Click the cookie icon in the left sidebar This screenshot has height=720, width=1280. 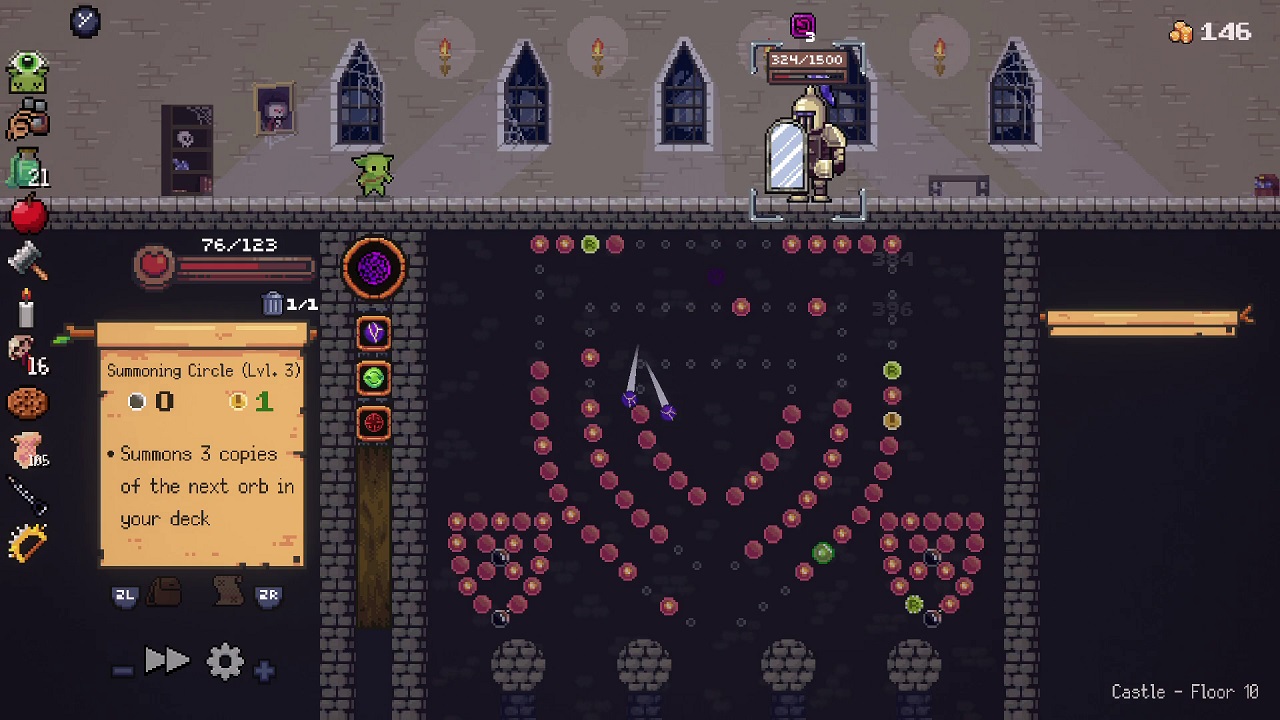click(x=26, y=401)
